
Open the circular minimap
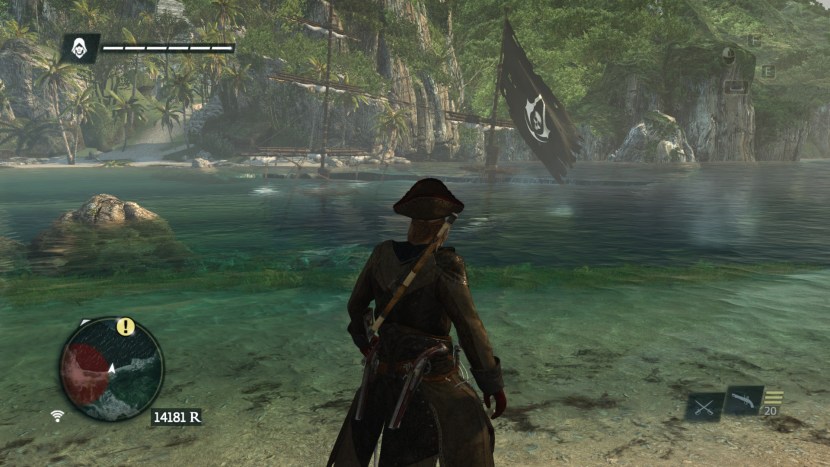pyautogui.click(x=110, y=369)
